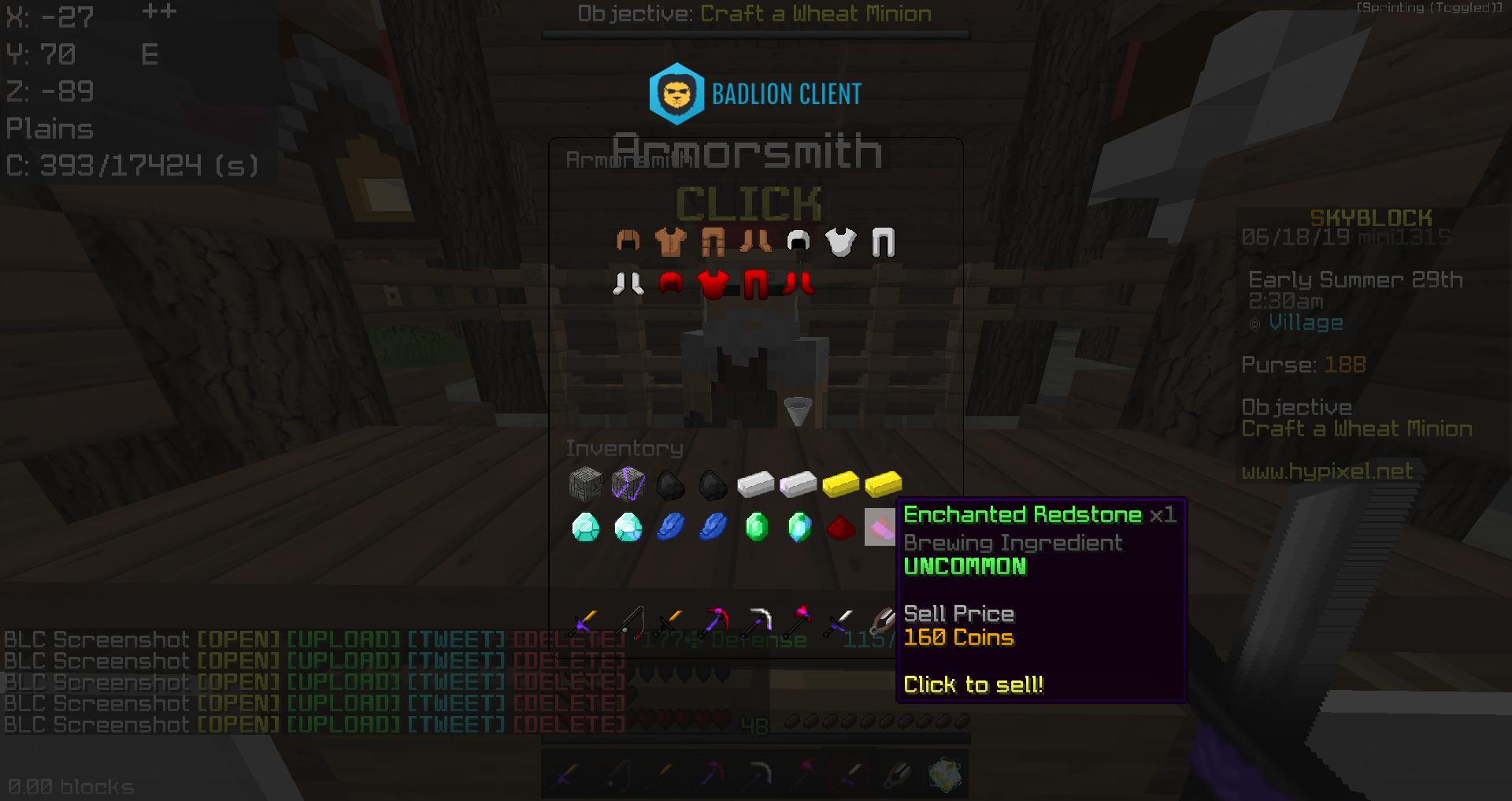1512x801 pixels.
Task: Click the emerald in your inventory
Action: pos(758,527)
